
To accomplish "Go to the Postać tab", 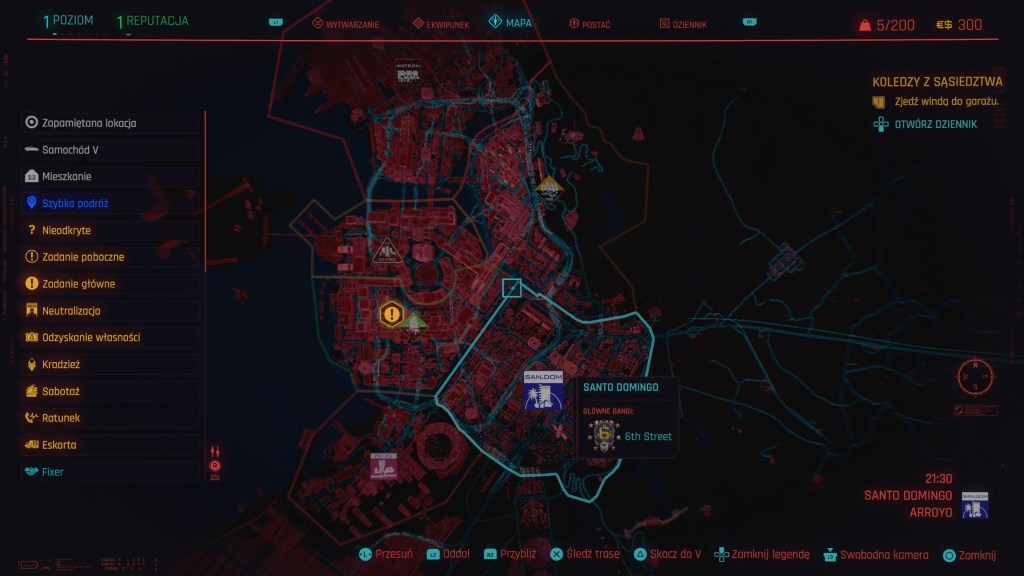I will pyautogui.click(x=588, y=22).
